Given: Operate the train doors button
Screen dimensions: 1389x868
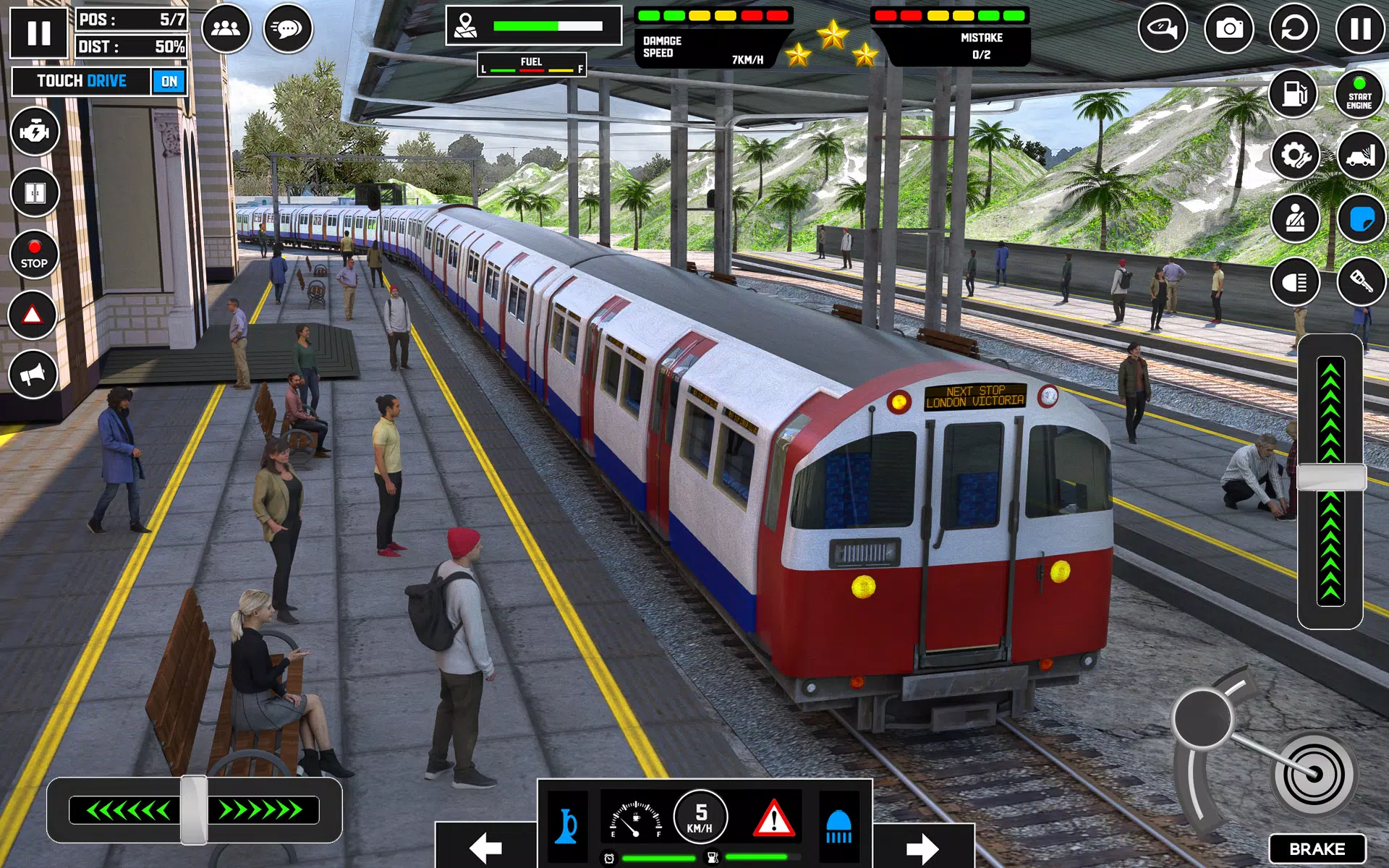Looking at the screenshot, I should coord(34,193).
